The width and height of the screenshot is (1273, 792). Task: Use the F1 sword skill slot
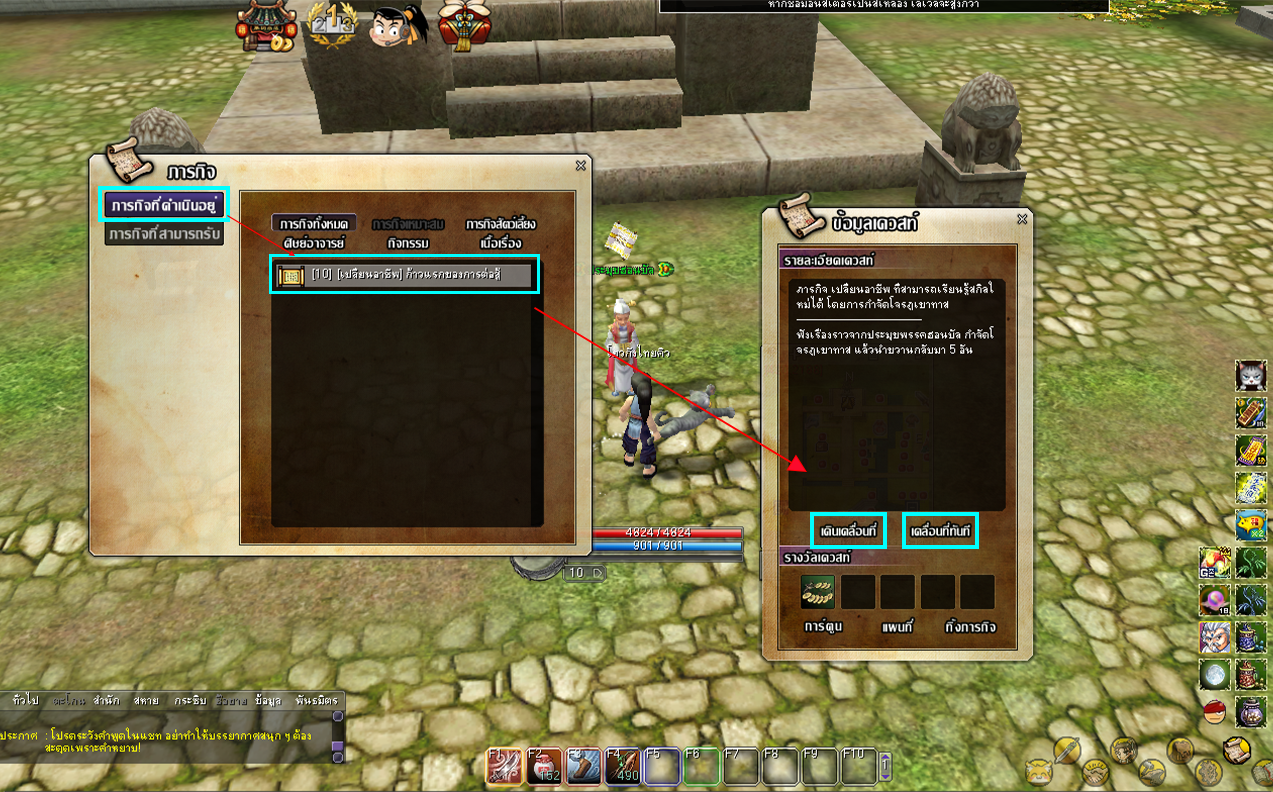(502, 766)
